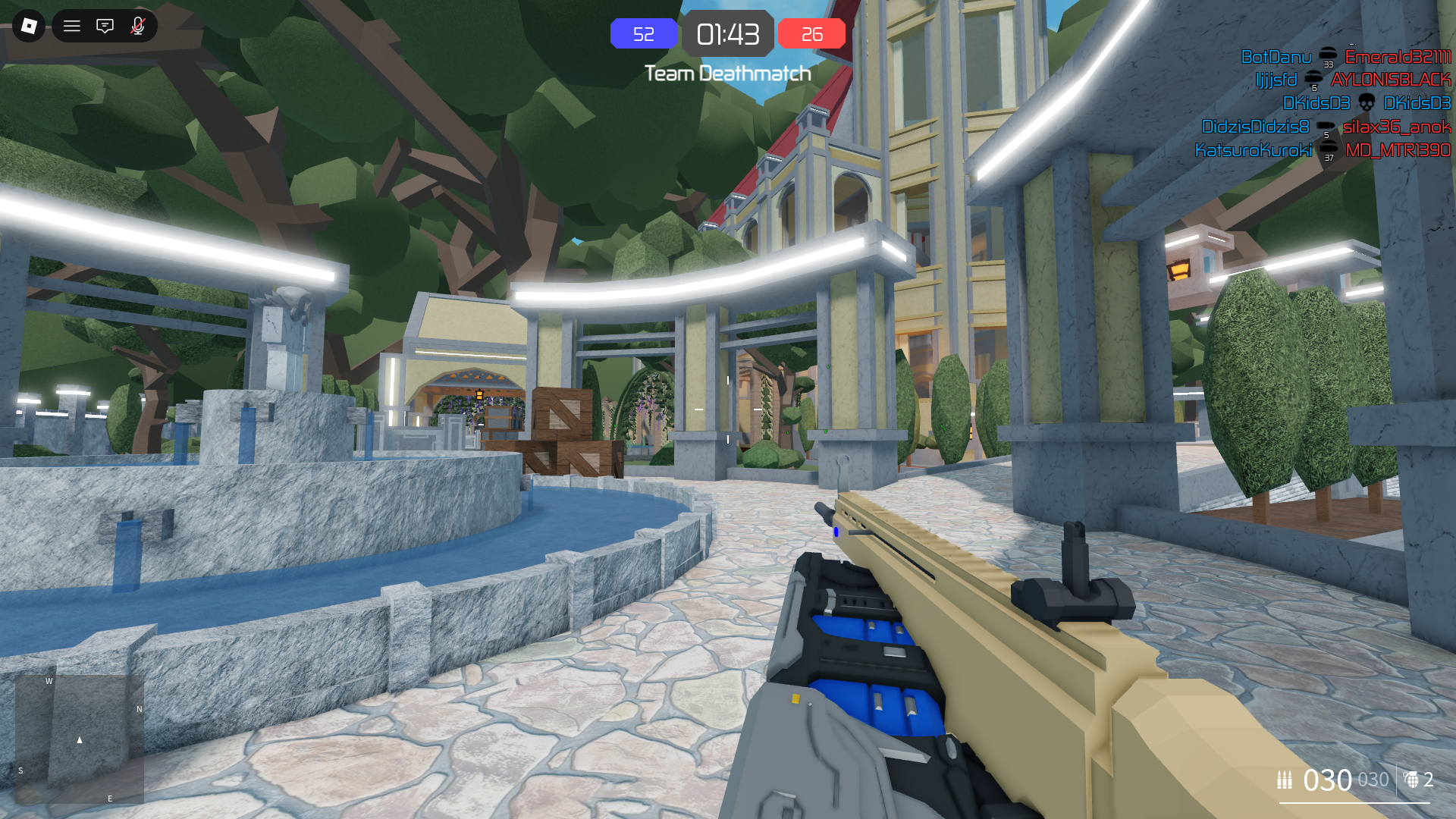Click the bullet icon beside DidzisDidzis8

pyautogui.click(x=1324, y=127)
